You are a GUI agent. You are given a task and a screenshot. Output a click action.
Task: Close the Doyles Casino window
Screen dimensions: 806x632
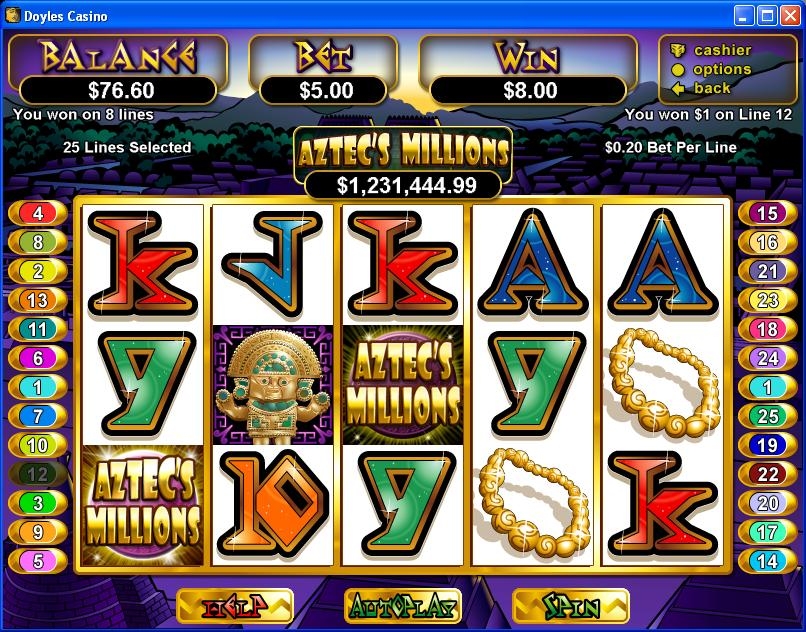790,15
